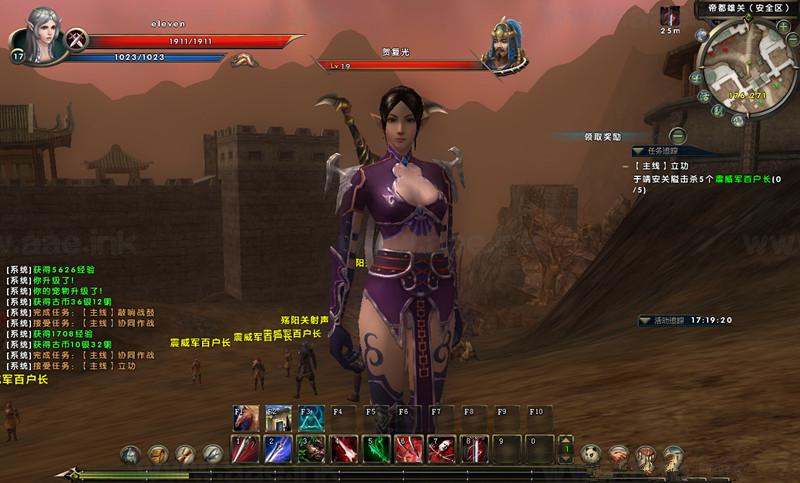Click 领取奖励 to claim the reward

(603, 136)
